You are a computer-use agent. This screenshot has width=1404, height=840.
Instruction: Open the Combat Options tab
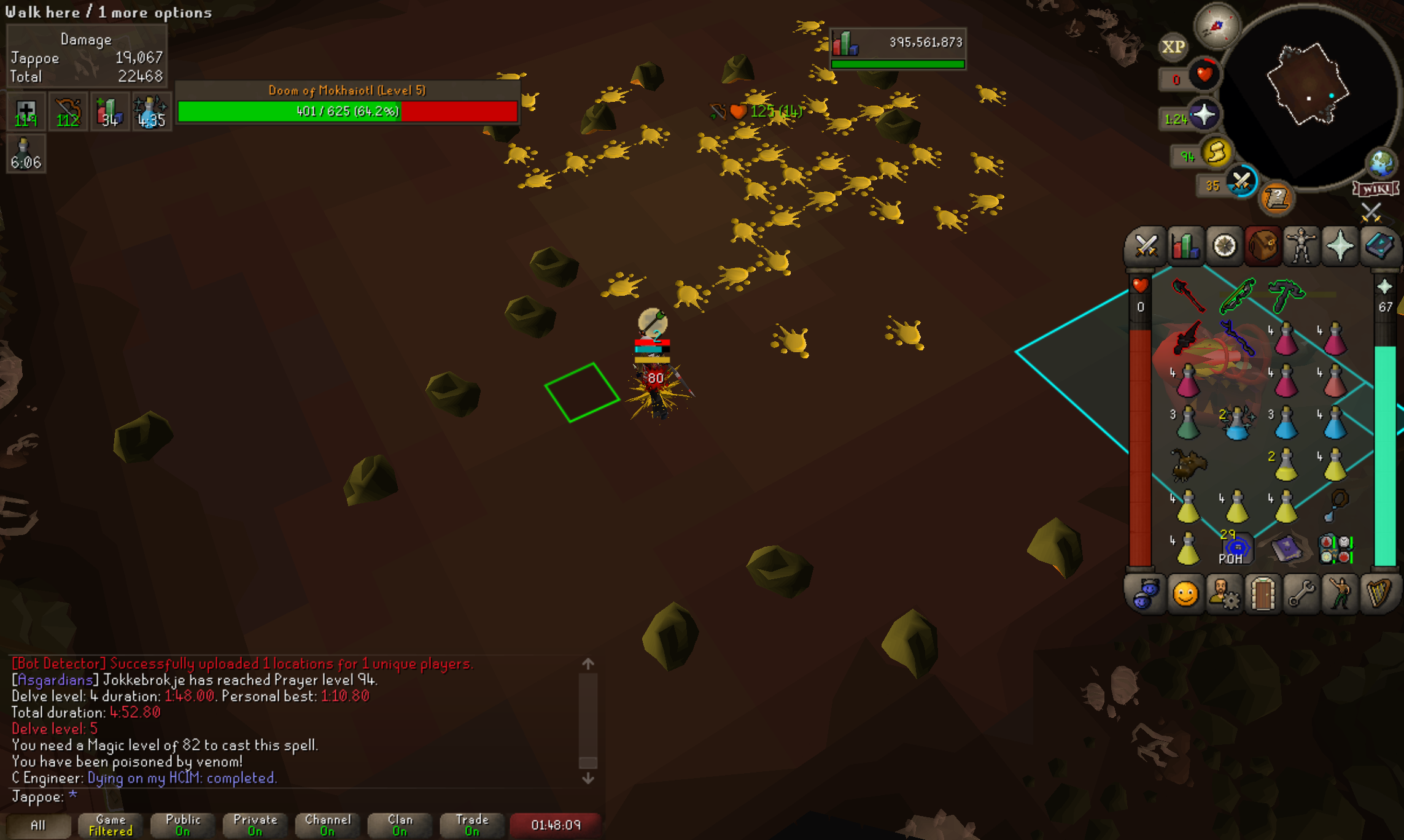(x=1146, y=247)
